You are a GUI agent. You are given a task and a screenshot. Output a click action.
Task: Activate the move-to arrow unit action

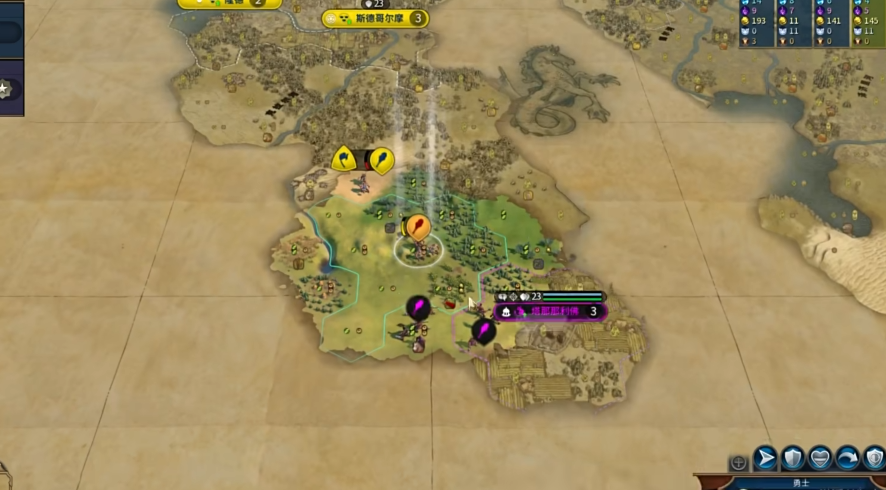765,458
